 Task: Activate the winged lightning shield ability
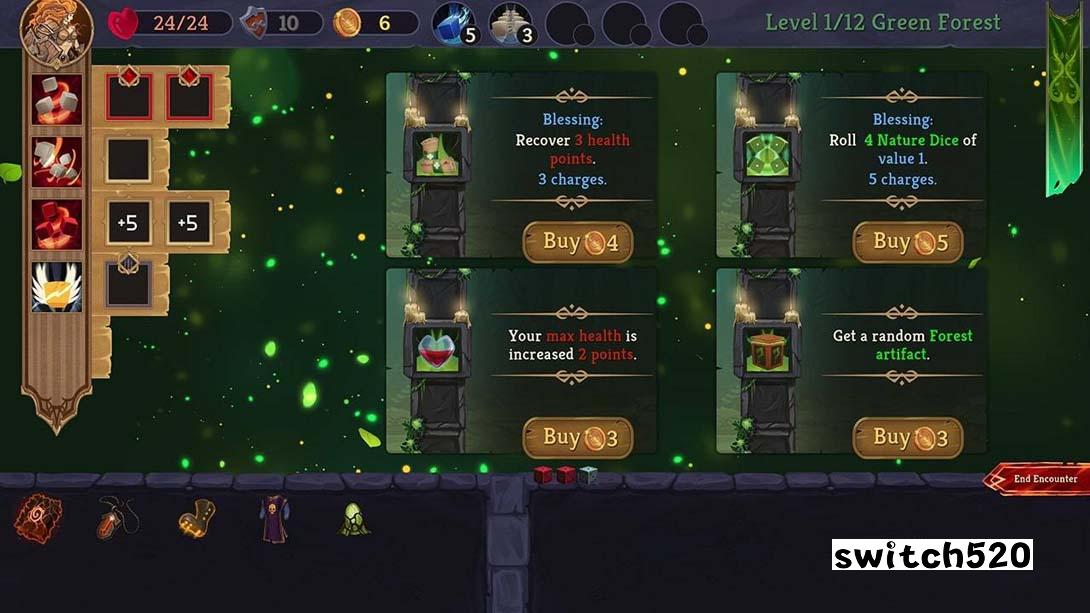click(56, 286)
